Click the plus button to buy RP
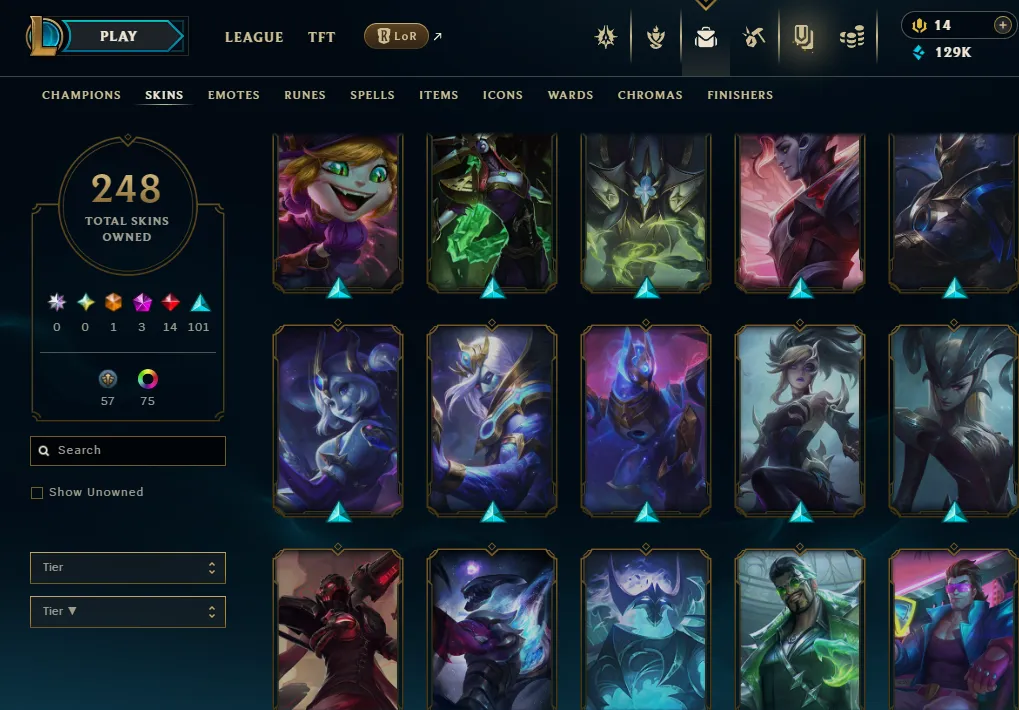 pos(1002,25)
